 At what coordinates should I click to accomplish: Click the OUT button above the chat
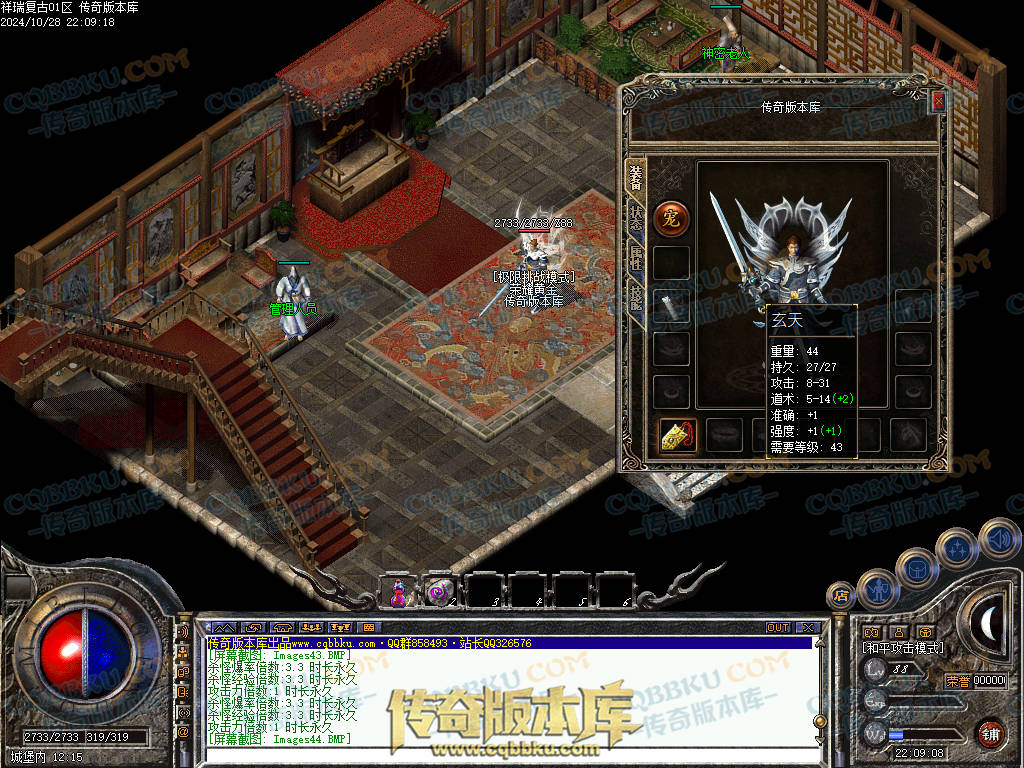tap(778, 628)
